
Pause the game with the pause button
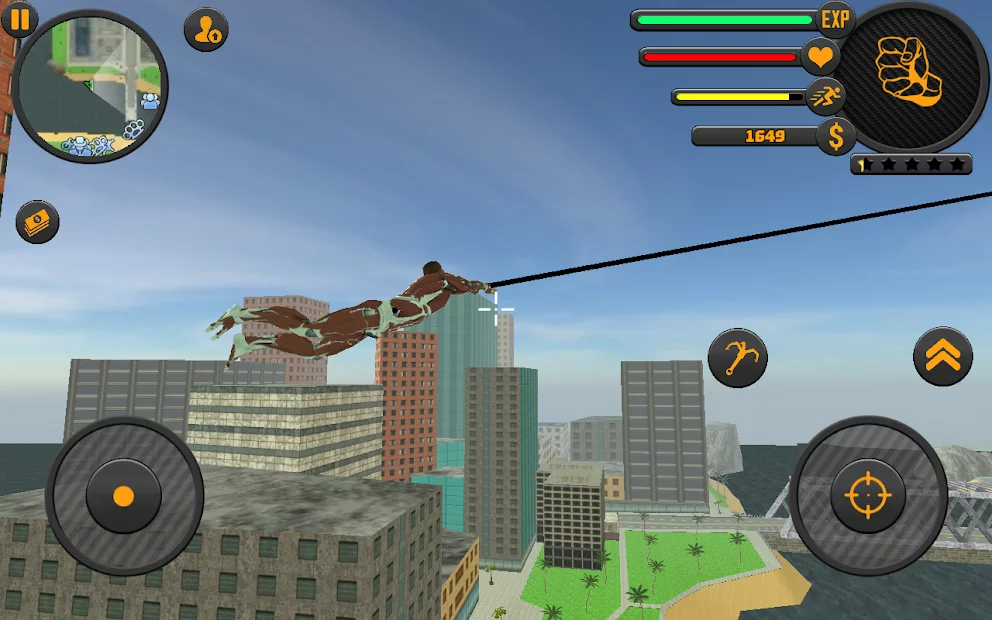point(19,19)
